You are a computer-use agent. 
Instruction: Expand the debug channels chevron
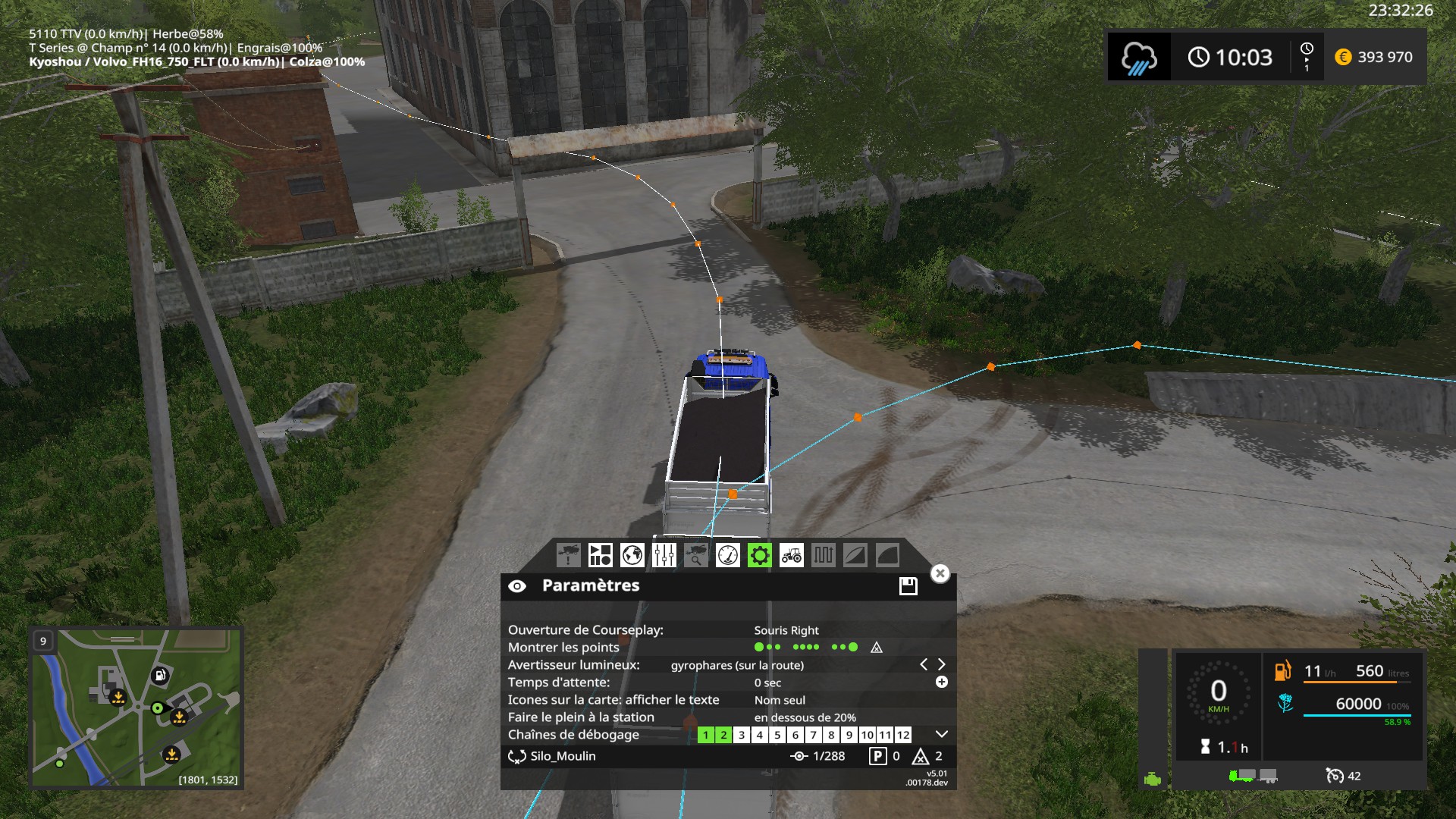pyautogui.click(x=941, y=733)
